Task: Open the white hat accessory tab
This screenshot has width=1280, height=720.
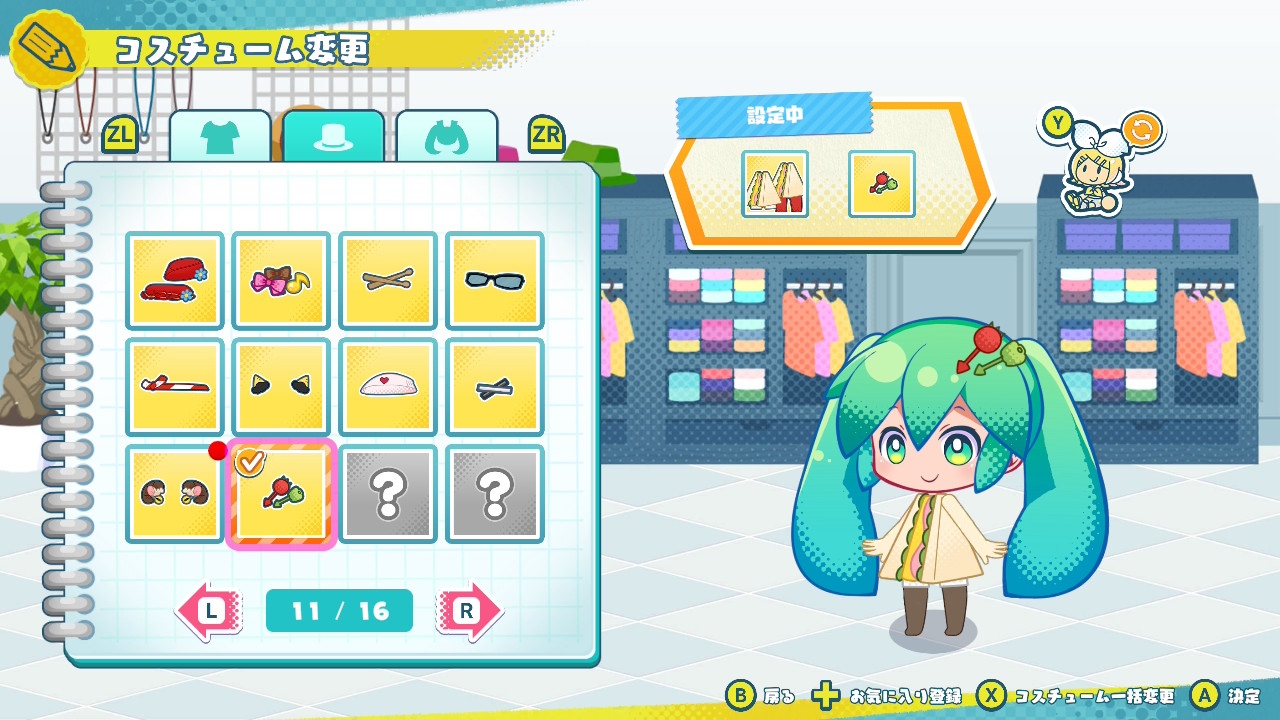Action: pos(333,138)
